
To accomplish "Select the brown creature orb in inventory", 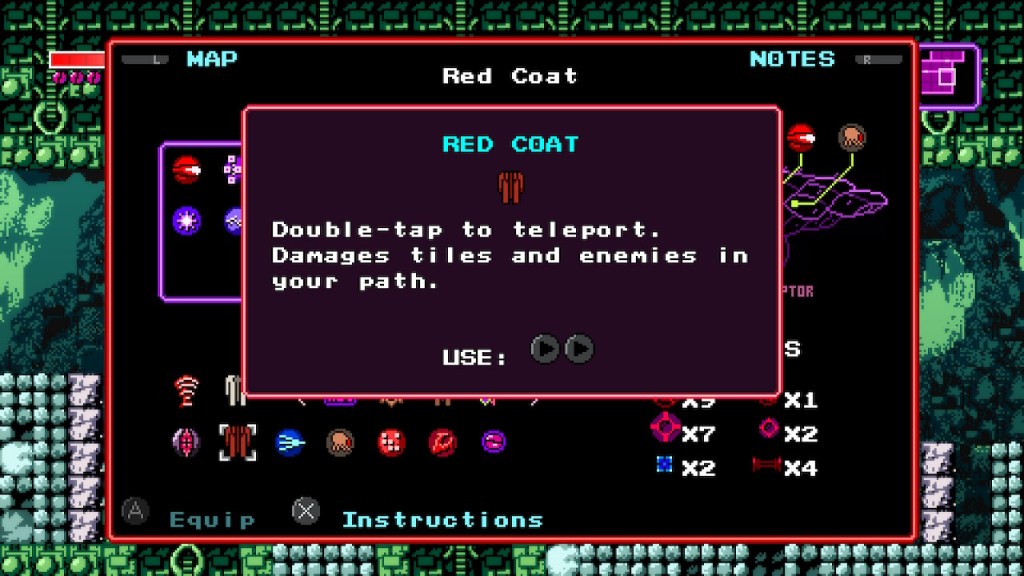I will point(340,441).
